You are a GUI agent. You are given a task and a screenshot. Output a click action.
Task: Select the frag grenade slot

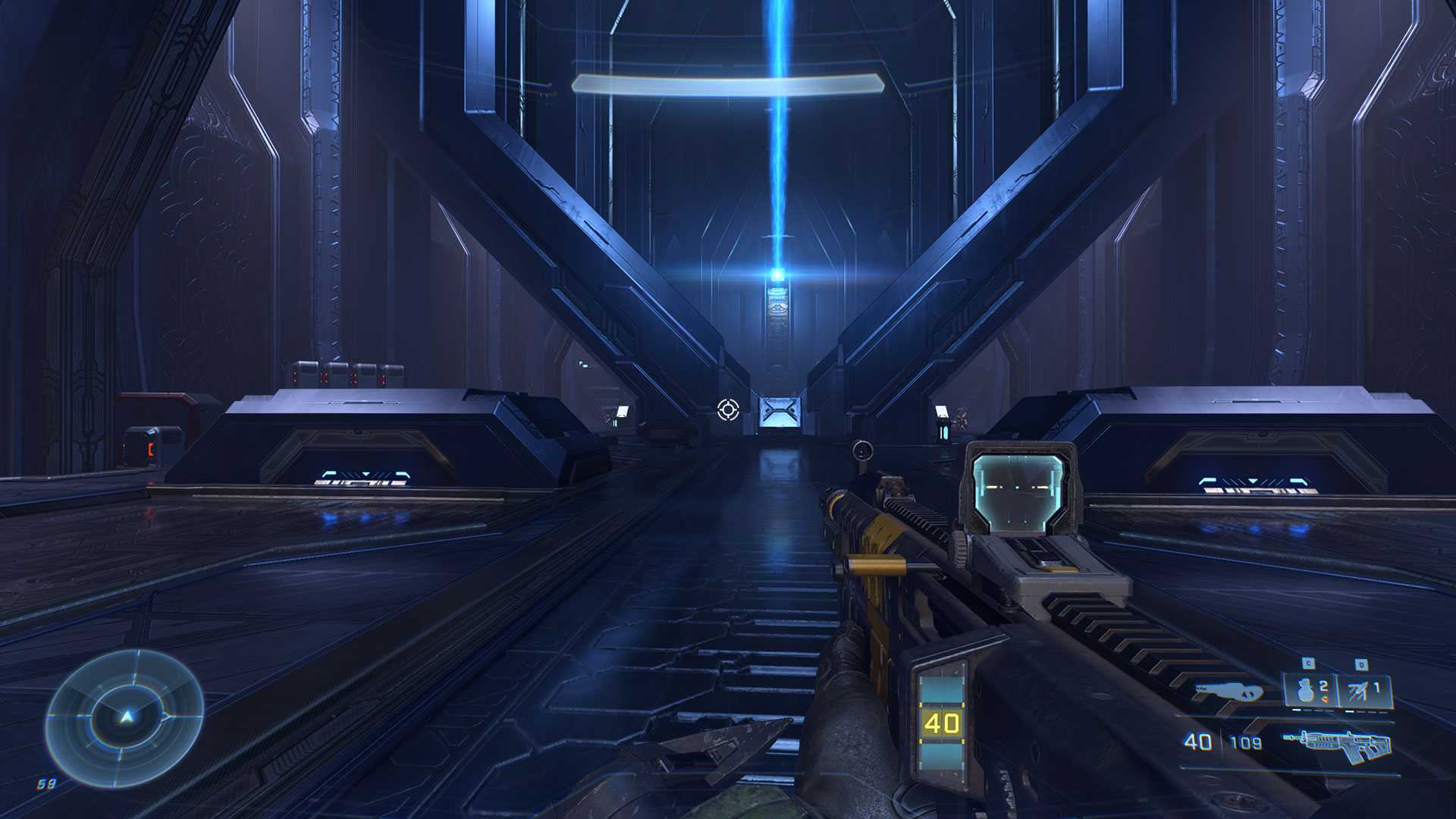[1310, 691]
